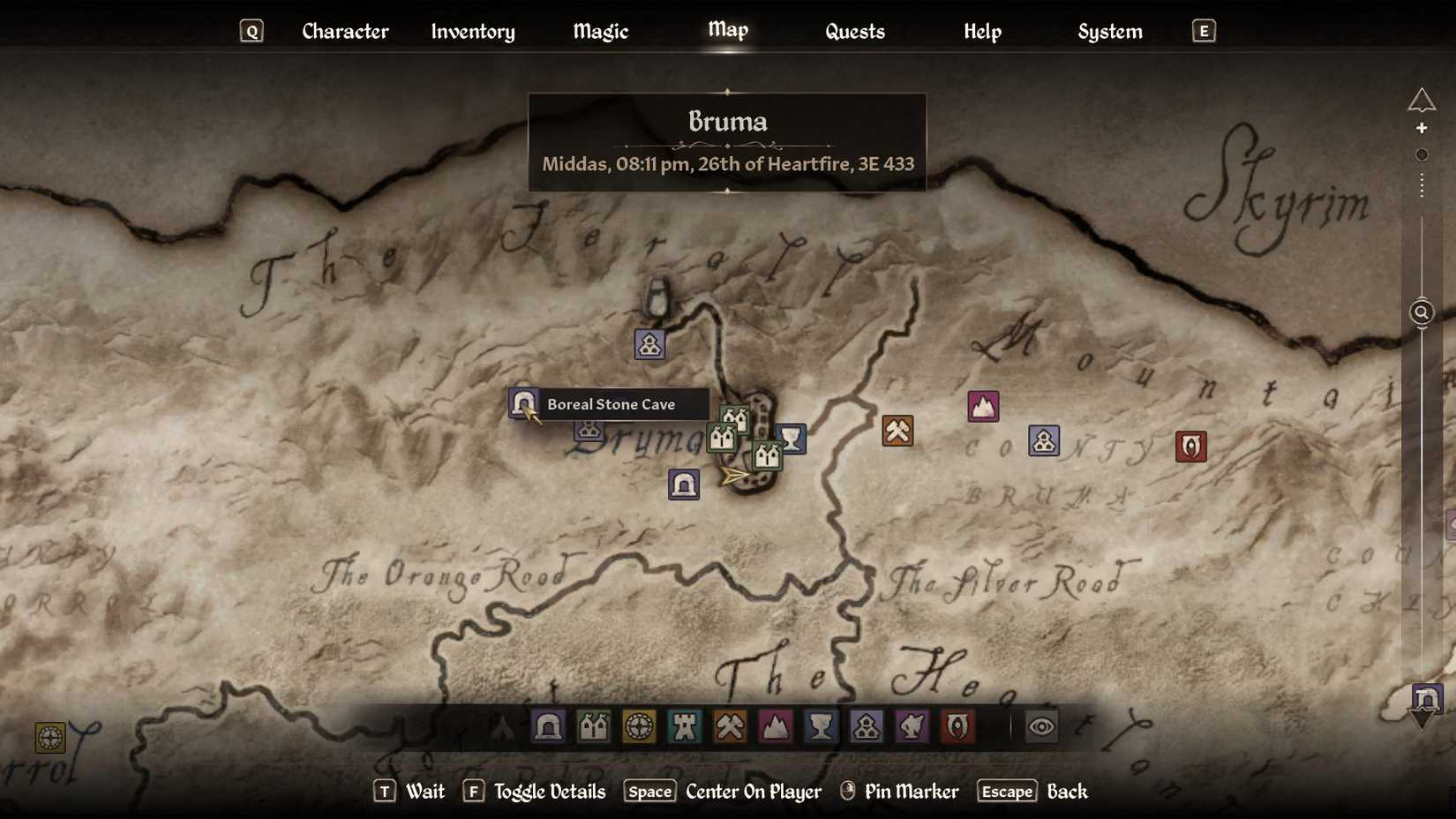Click the Boreal Stone Cave marker
This screenshot has height=819, width=1456.
(x=523, y=404)
